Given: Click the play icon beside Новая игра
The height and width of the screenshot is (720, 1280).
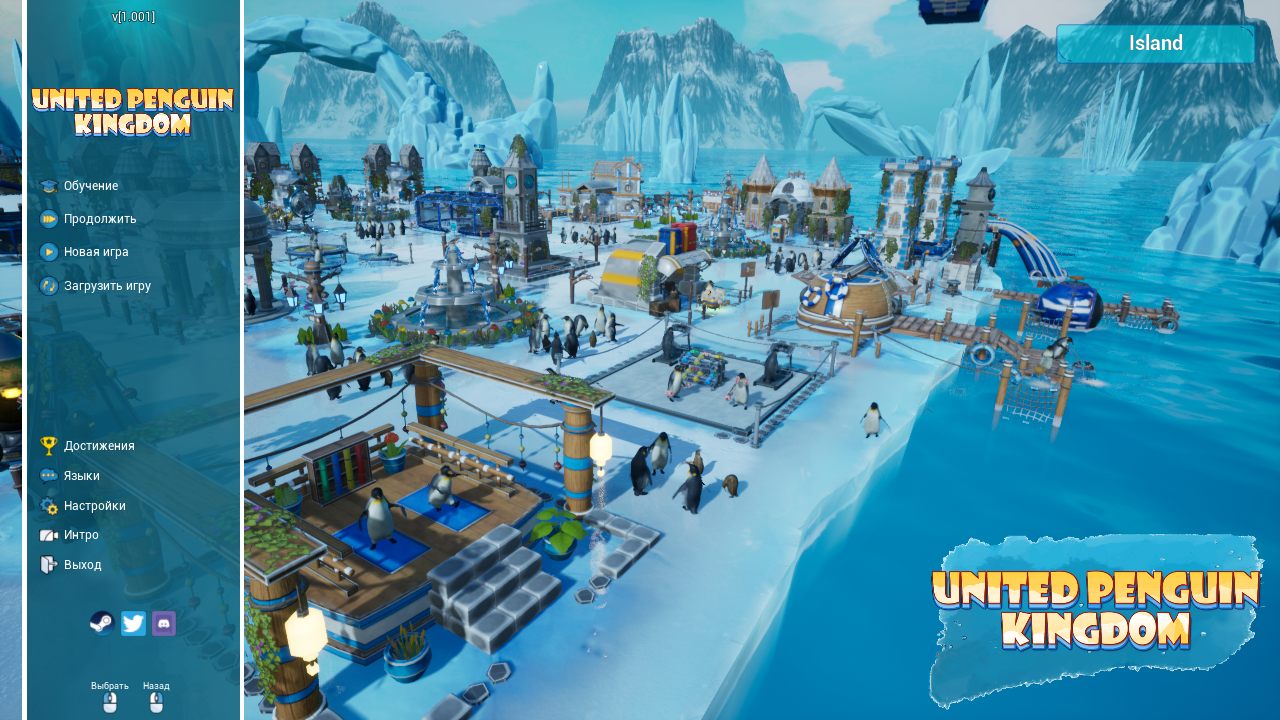Looking at the screenshot, I should (x=49, y=252).
